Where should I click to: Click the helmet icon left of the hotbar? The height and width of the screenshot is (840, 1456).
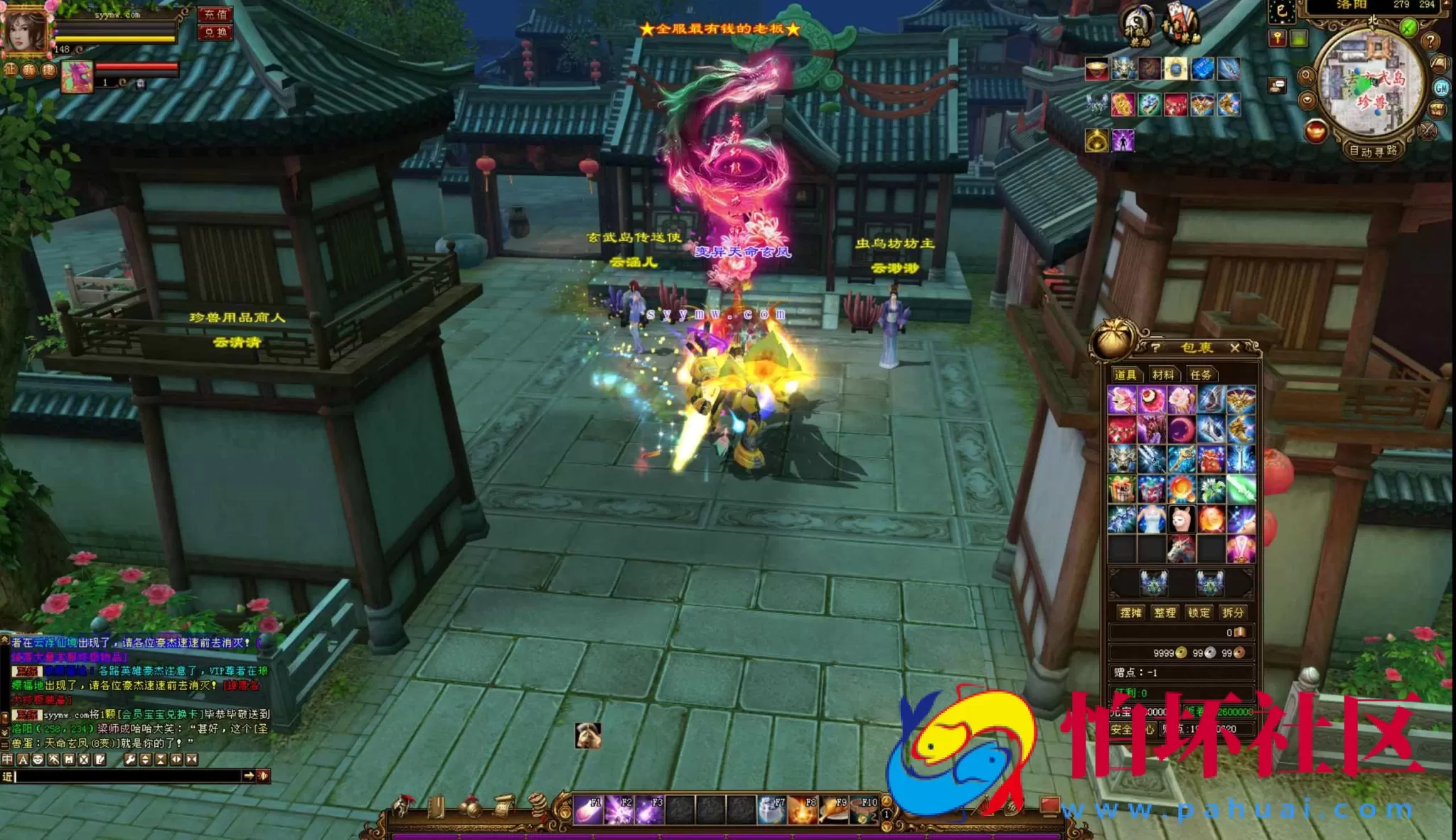pos(402,807)
